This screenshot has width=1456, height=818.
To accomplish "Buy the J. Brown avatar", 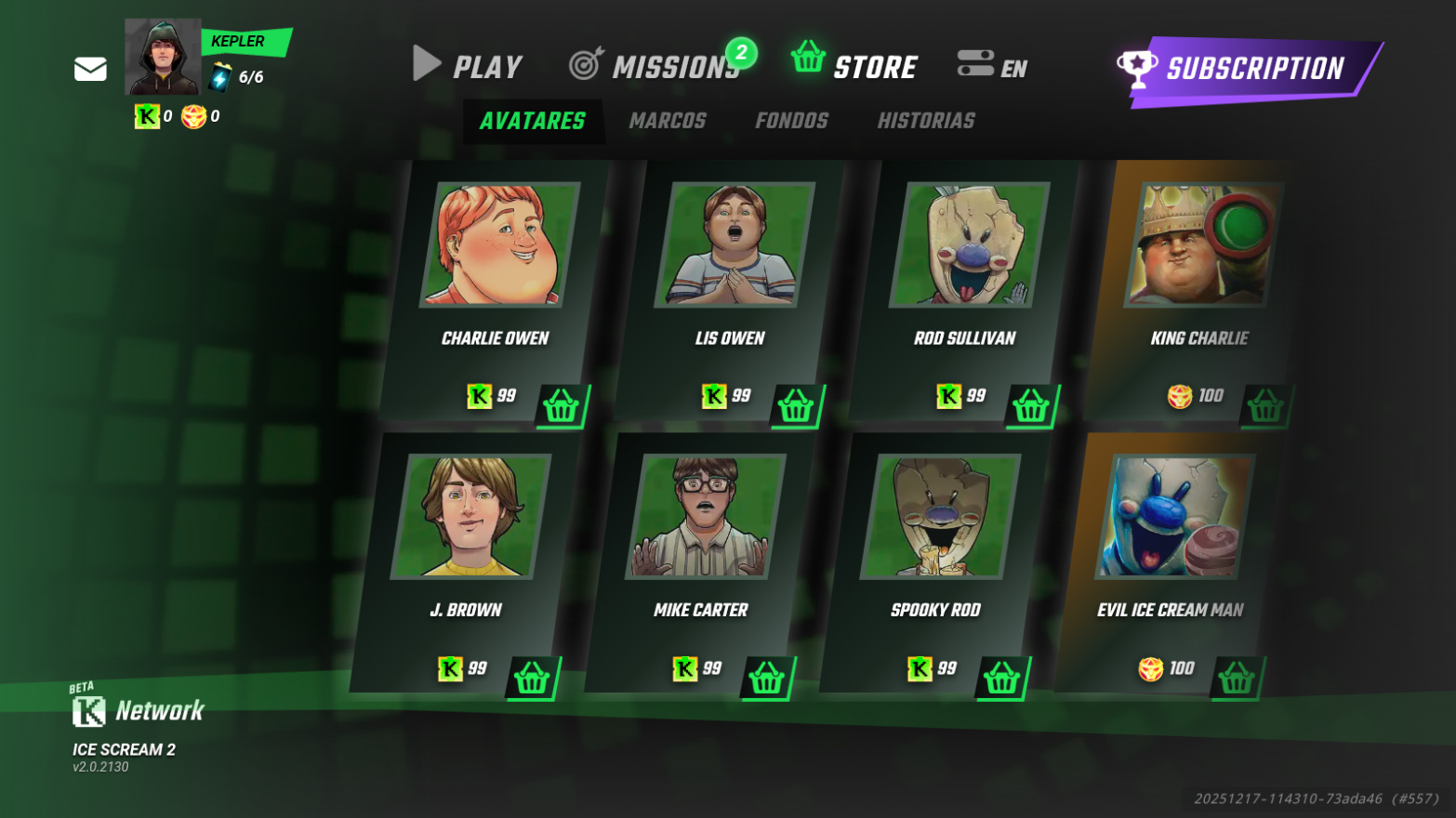I will pyautogui.click(x=532, y=679).
